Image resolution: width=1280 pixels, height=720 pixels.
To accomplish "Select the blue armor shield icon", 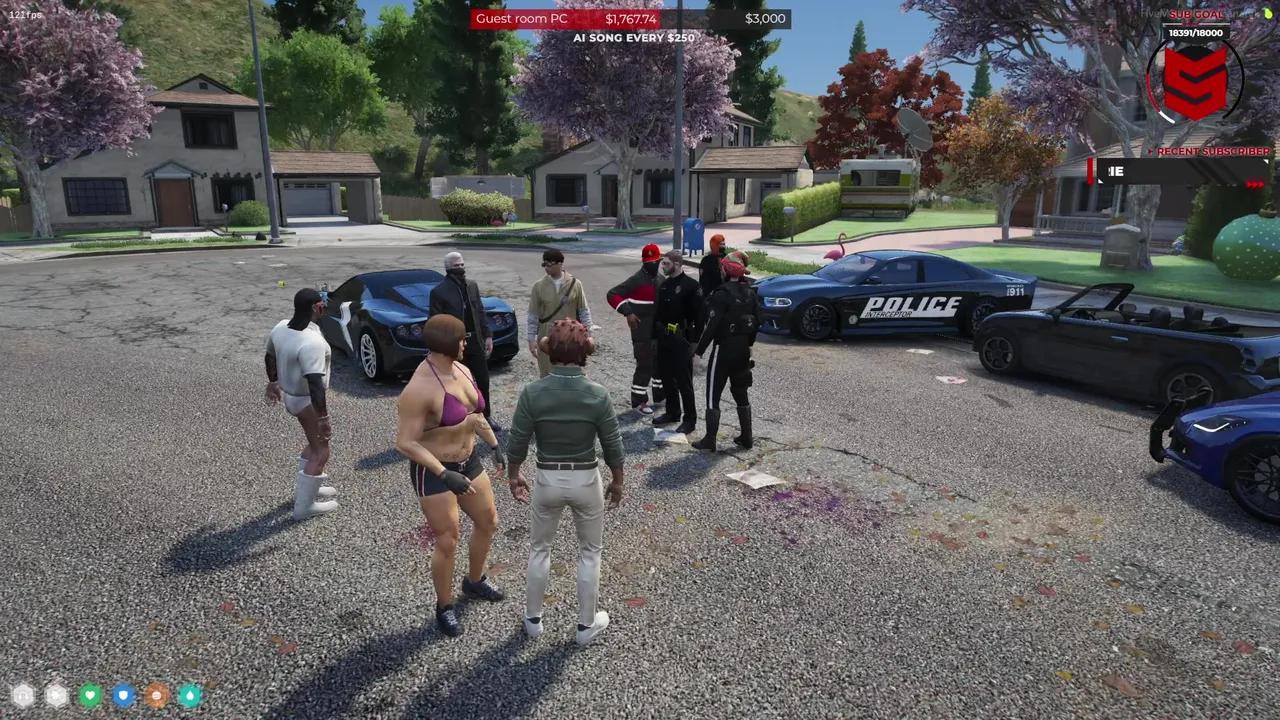I will tap(123, 694).
